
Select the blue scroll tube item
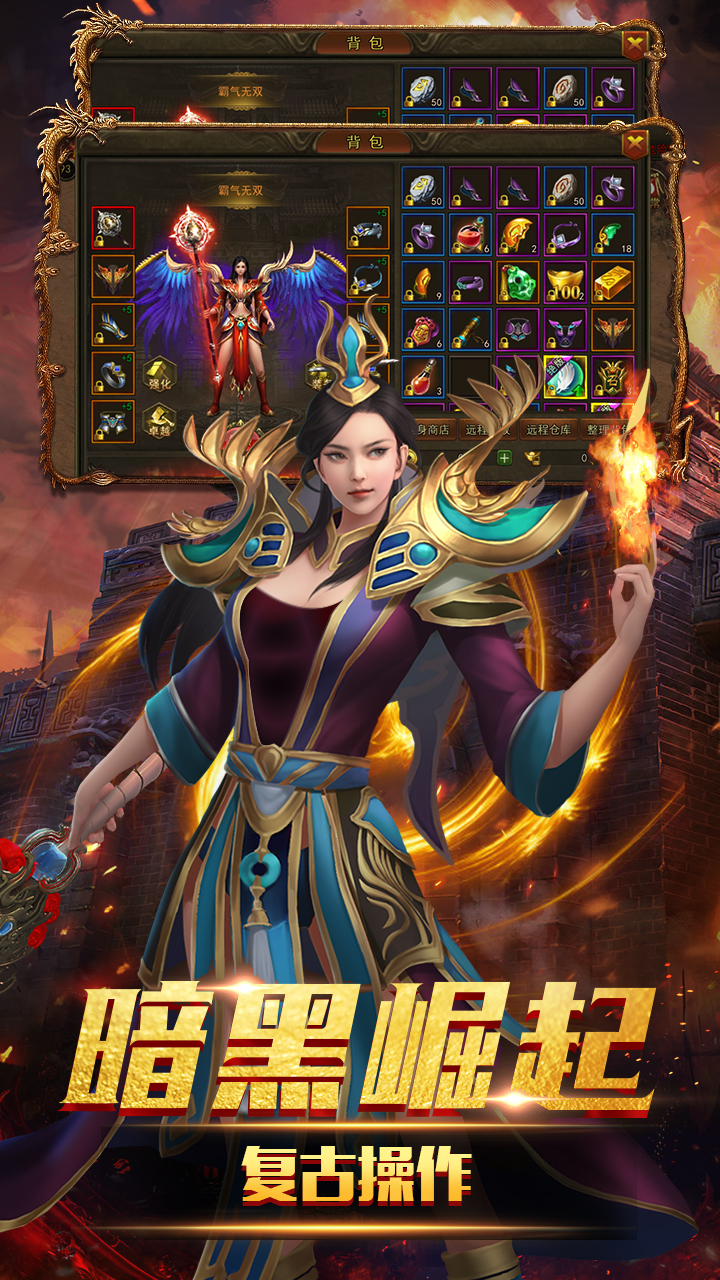click(x=470, y=330)
